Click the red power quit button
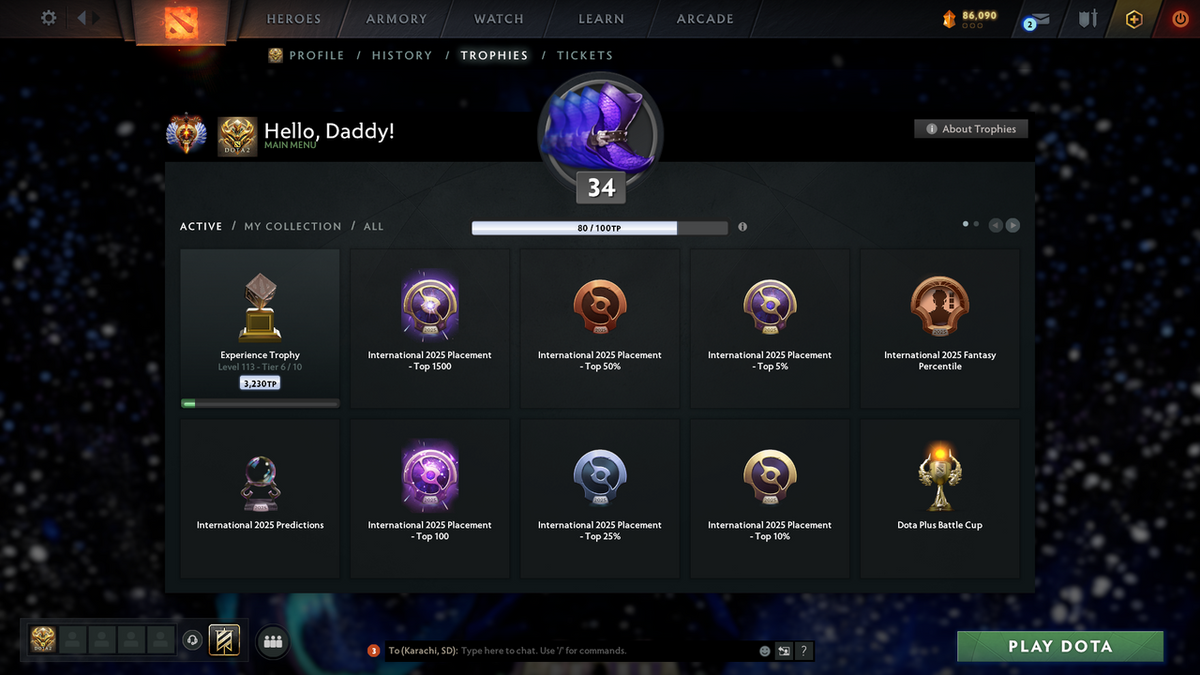The image size is (1200, 675). [1181, 19]
